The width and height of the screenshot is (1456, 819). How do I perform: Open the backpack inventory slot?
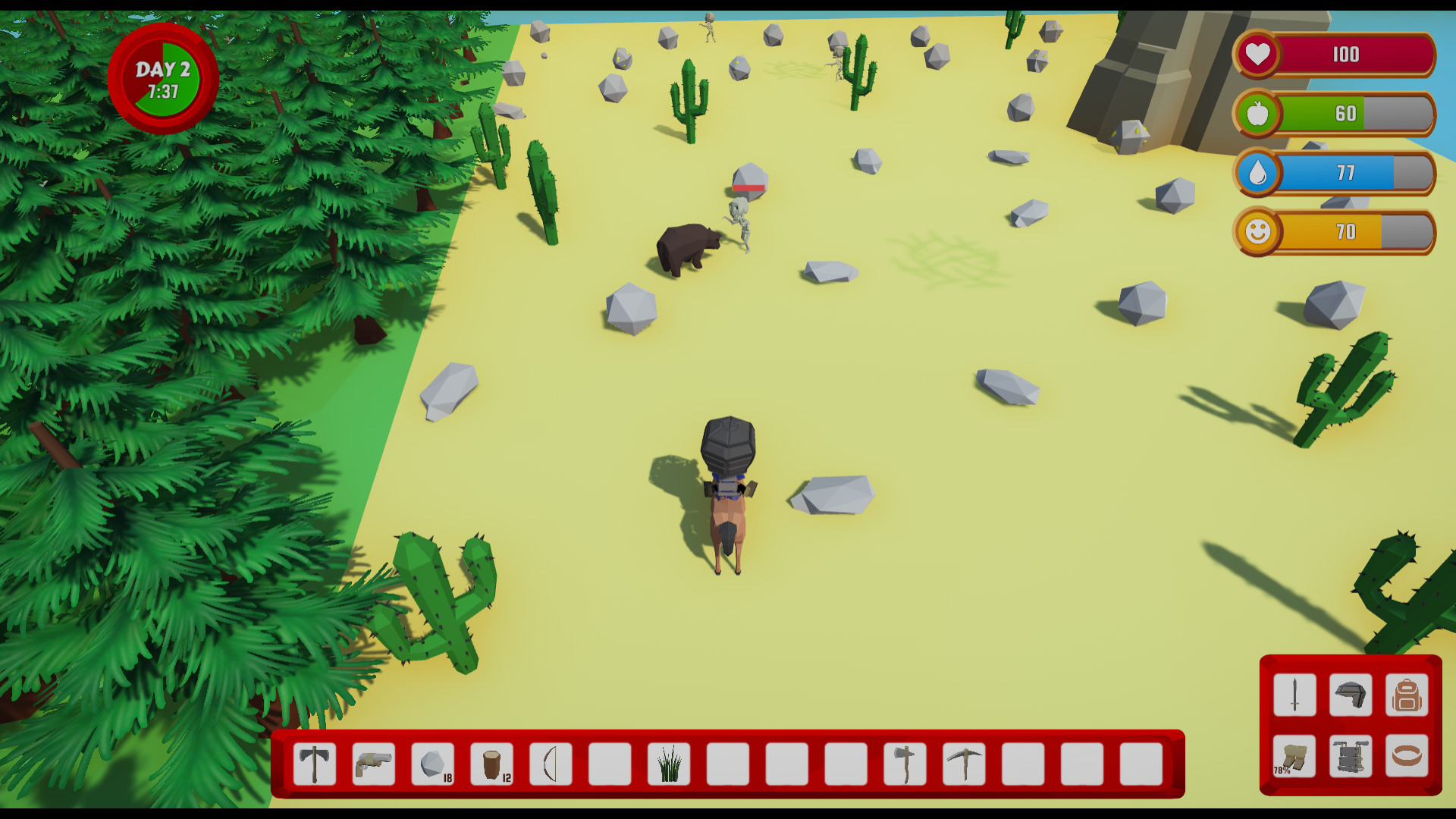coord(1407,695)
